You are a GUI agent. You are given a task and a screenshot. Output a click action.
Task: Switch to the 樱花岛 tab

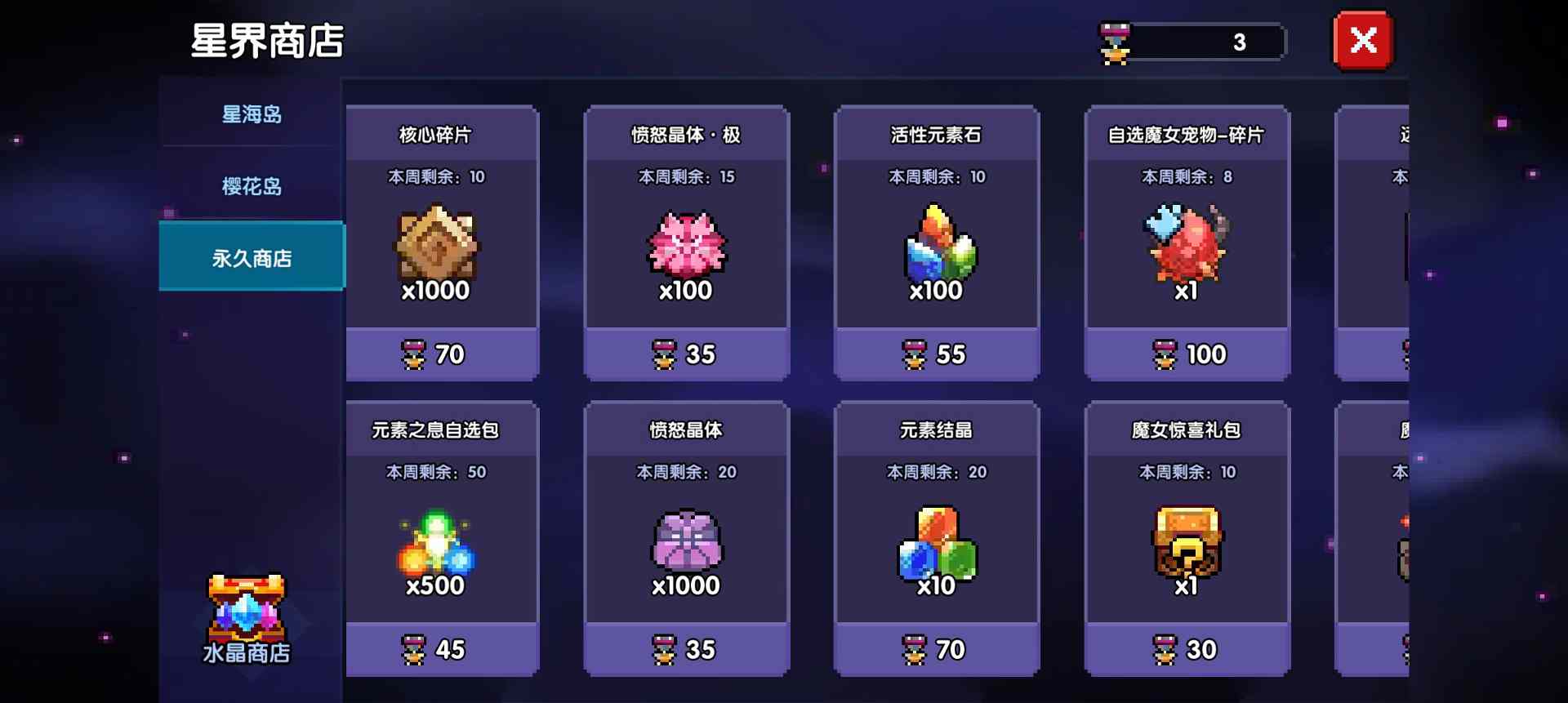250,186
